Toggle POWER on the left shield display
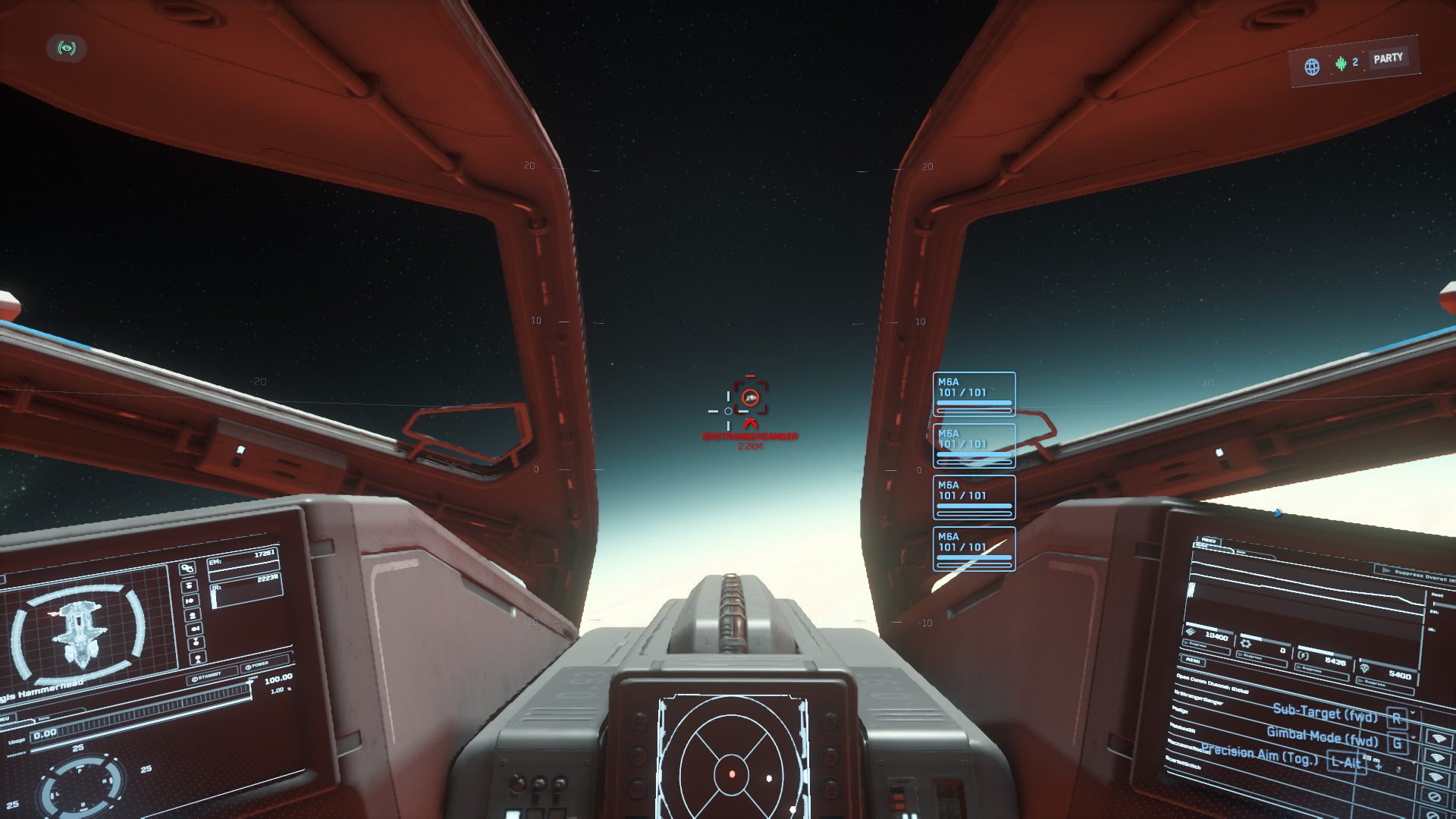 coord(257,667)
